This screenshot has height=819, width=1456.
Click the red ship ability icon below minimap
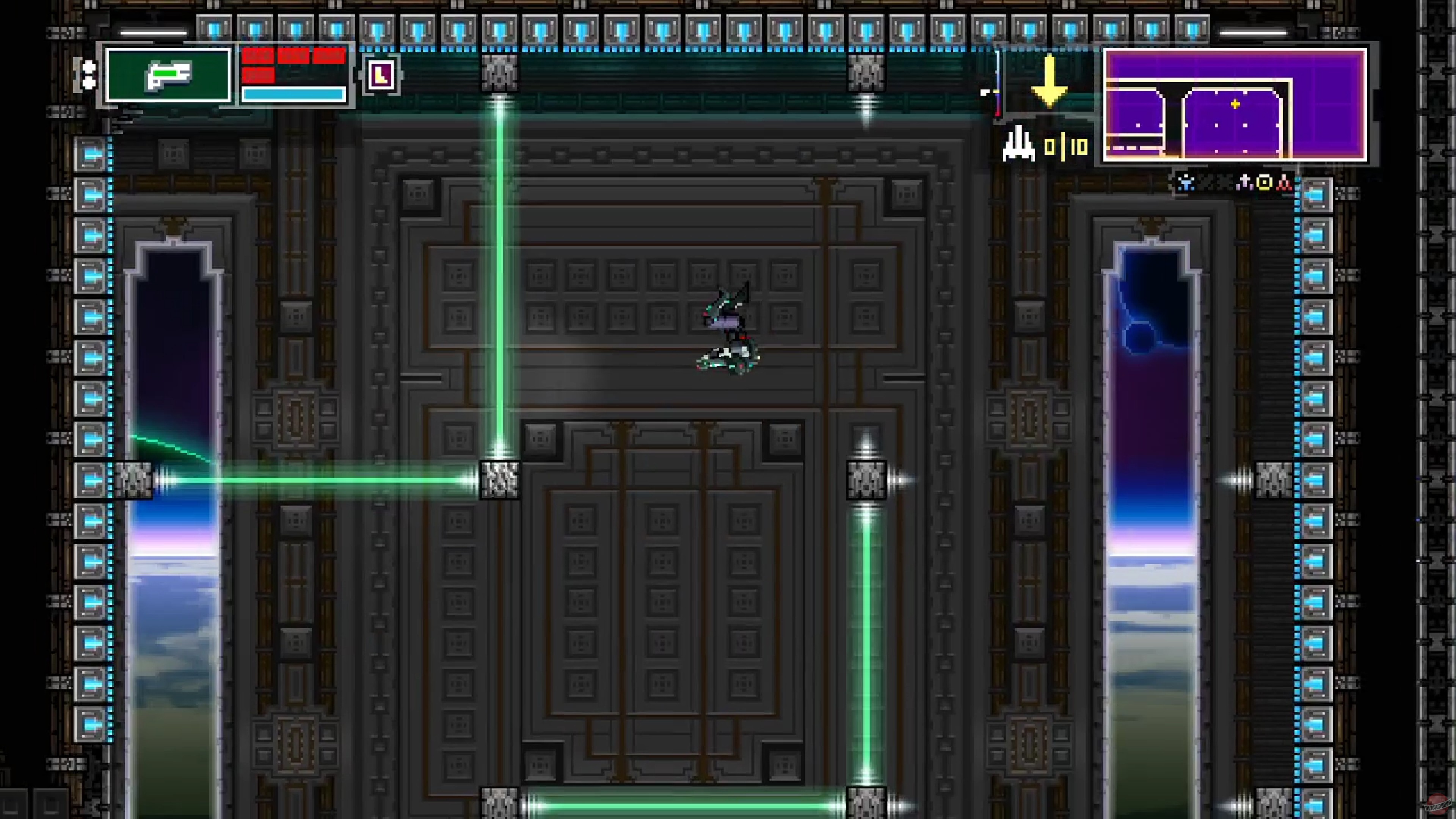pyautogui.click(x=1284, y=182)
